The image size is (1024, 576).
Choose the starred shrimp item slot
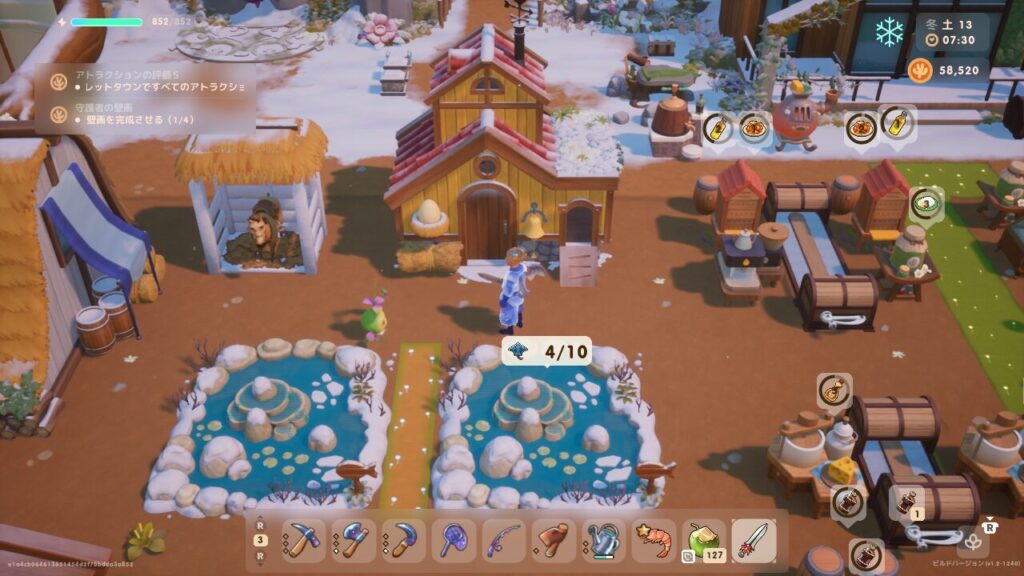(653, 541)
